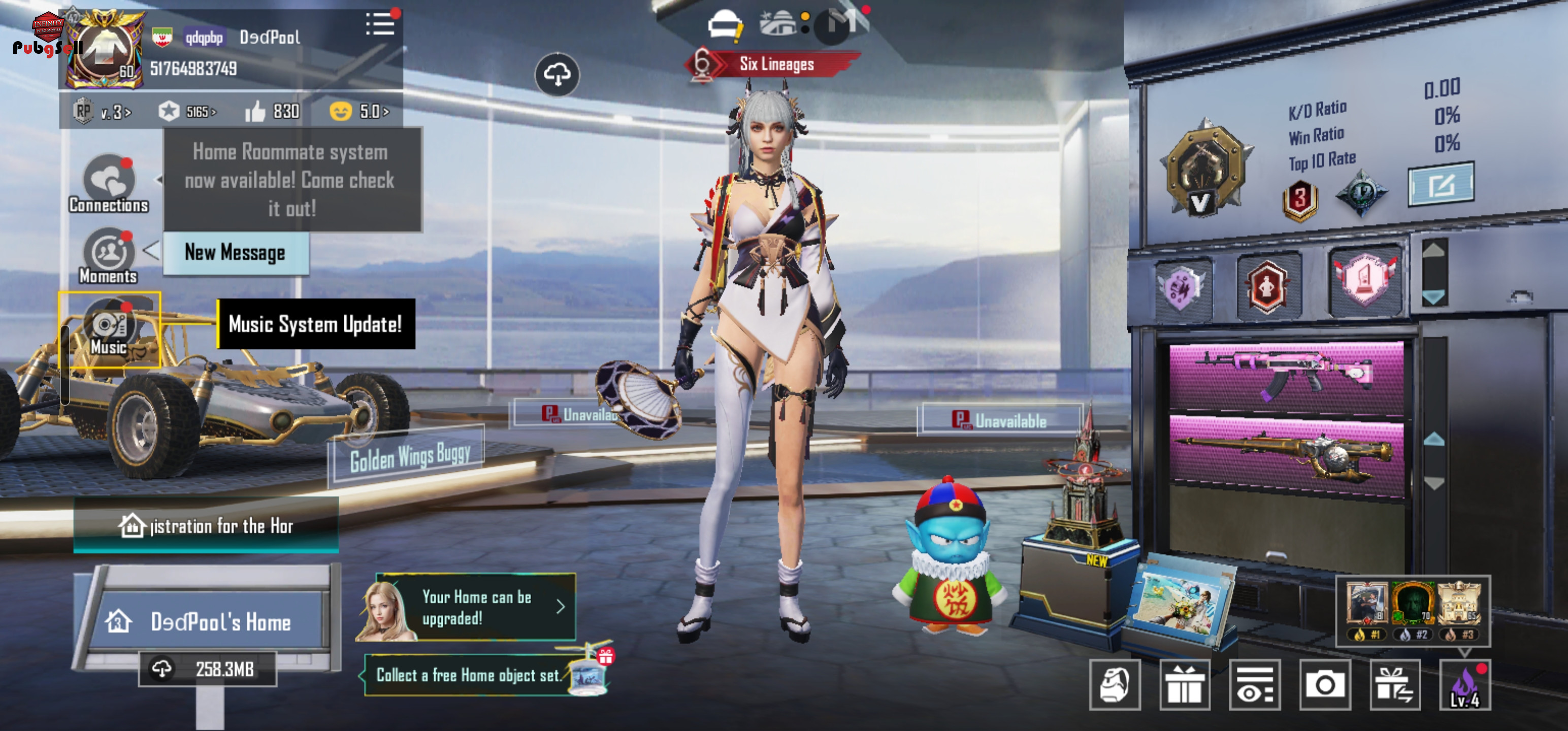Open the Home upgrade prompt
1568x731 pixels.
click(x=475, y=607)
